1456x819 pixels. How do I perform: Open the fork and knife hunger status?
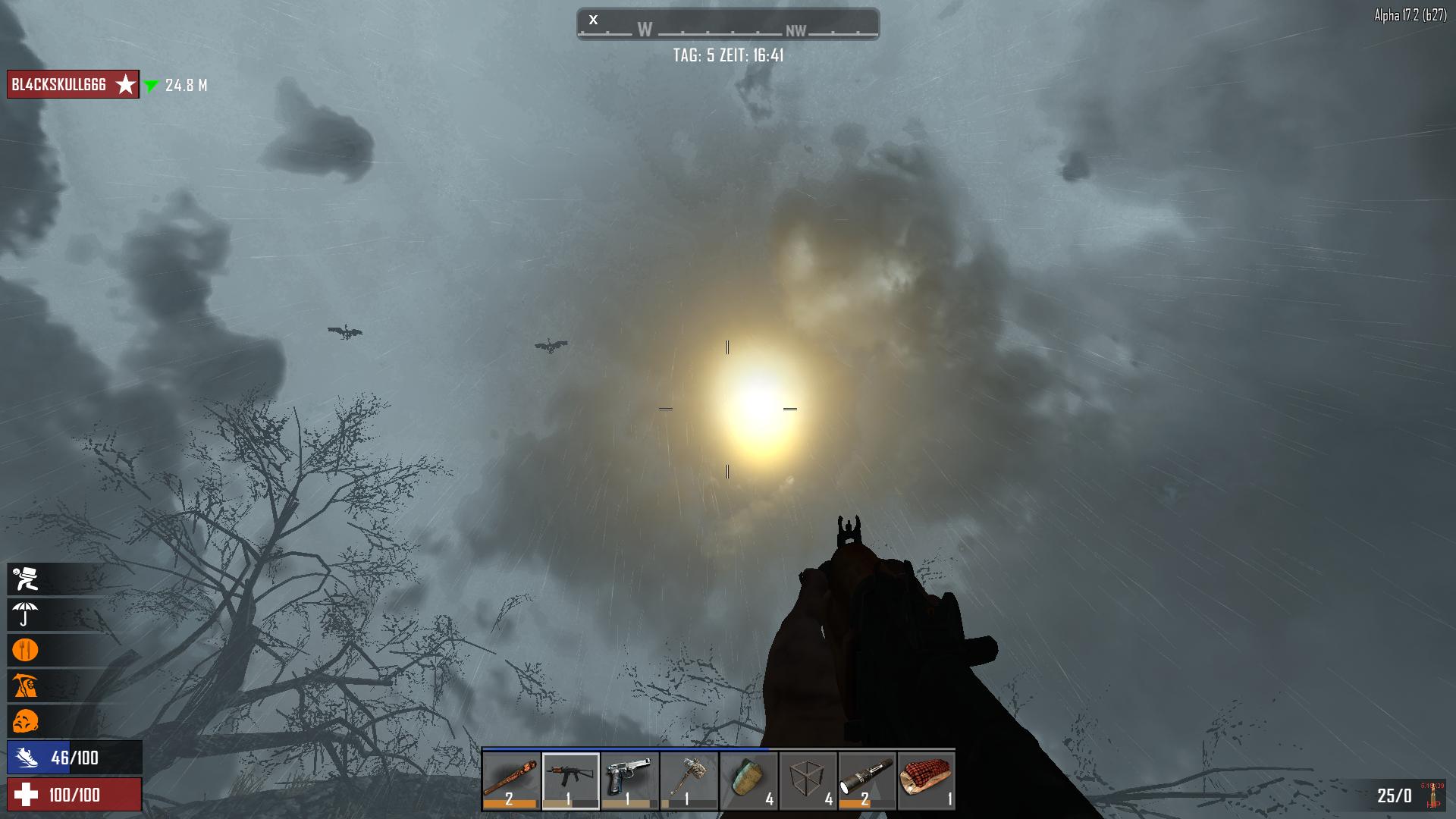point(25,651)
